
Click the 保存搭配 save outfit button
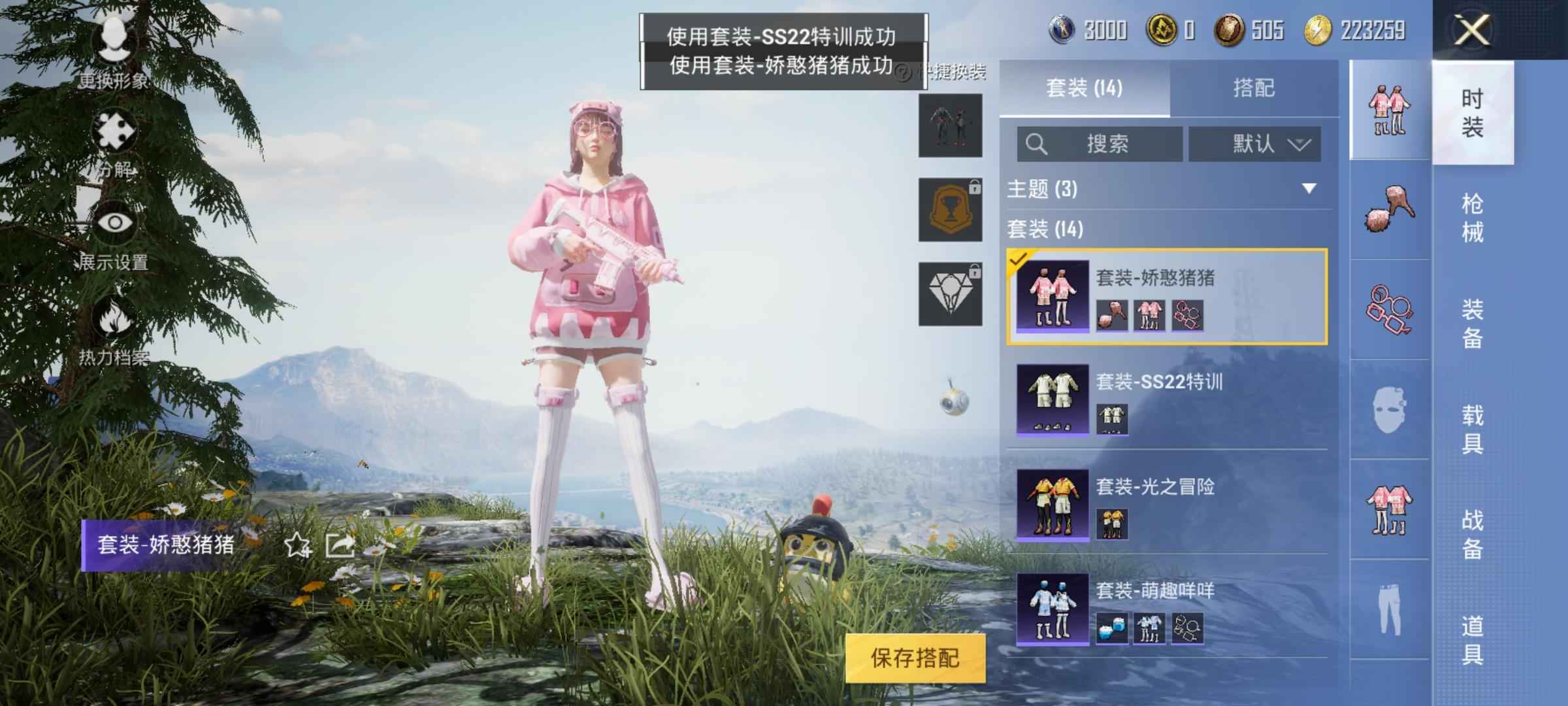[915, 658]
